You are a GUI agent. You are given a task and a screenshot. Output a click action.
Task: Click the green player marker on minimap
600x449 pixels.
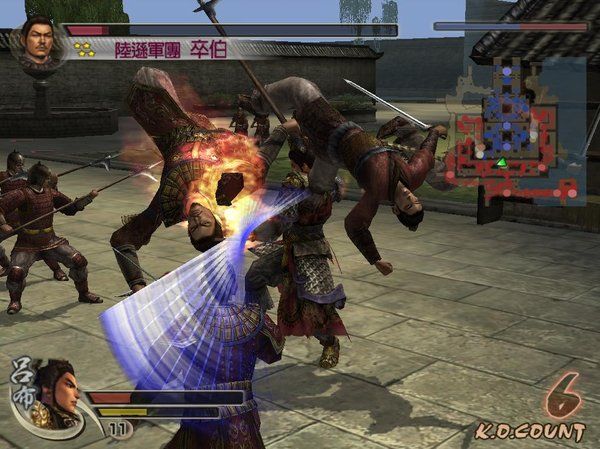(x=502, y=162)
